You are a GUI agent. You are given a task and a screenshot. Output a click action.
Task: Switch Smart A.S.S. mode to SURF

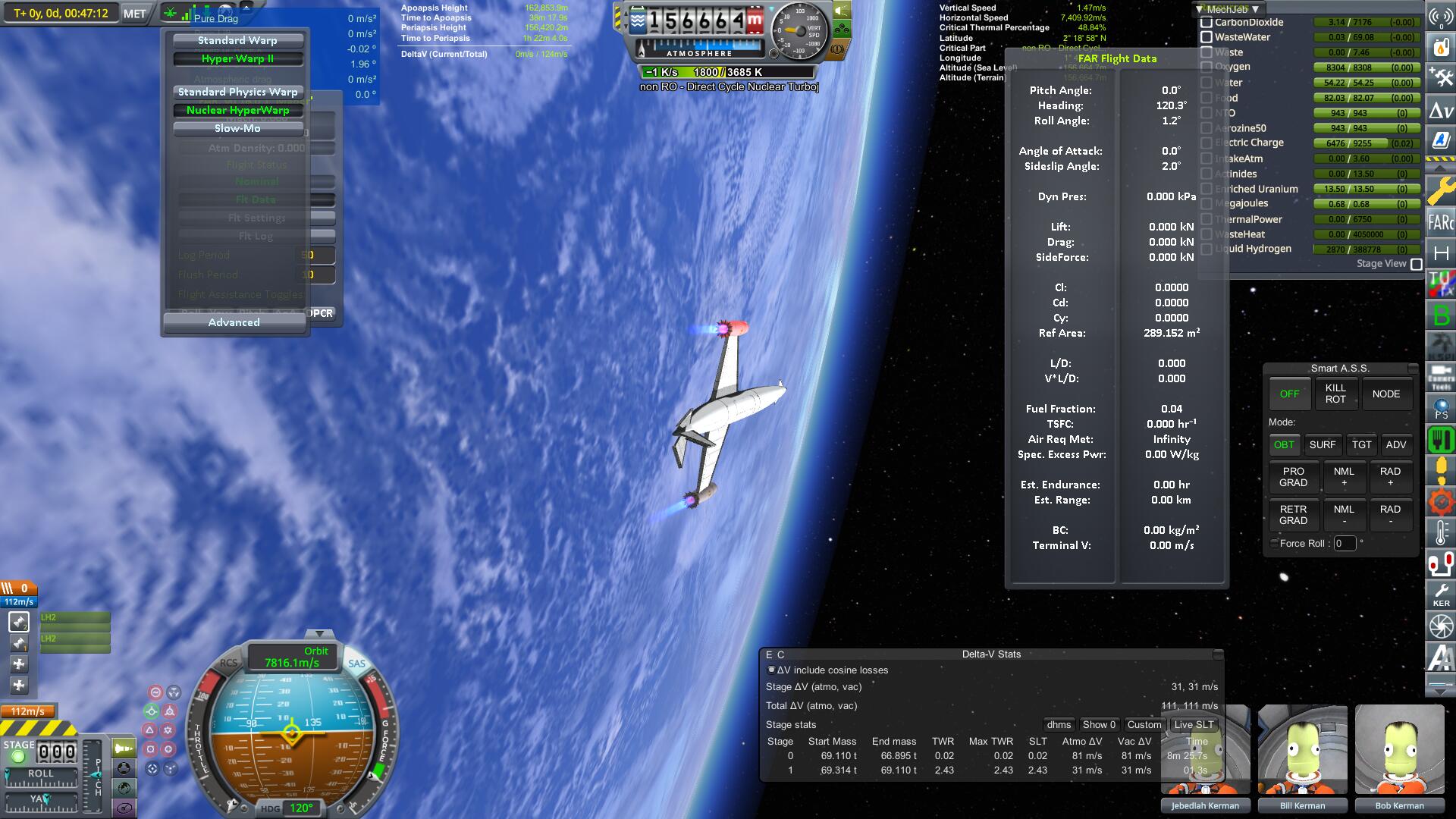pos(1322,445)
